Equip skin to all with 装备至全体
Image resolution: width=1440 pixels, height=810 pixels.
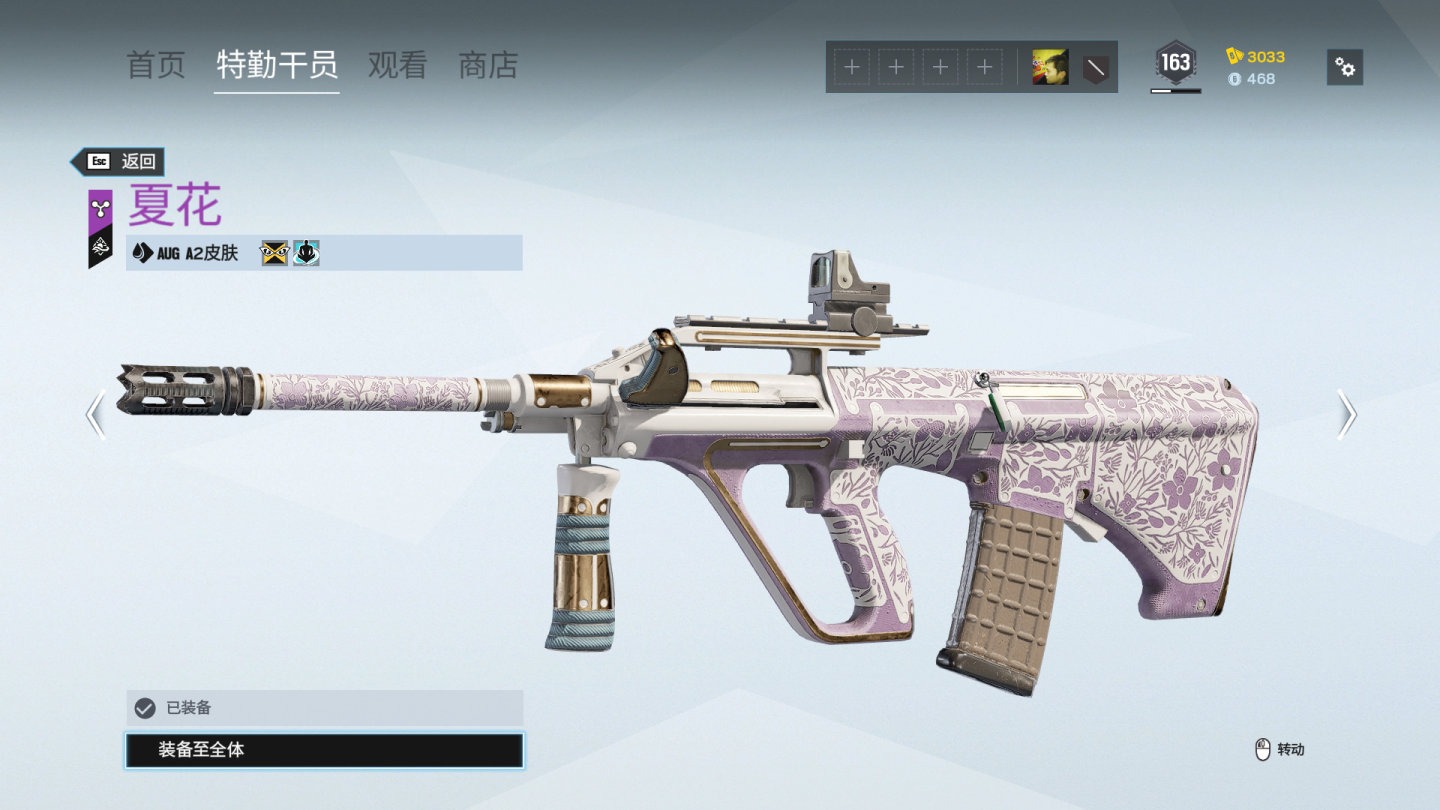pos(324,750)
